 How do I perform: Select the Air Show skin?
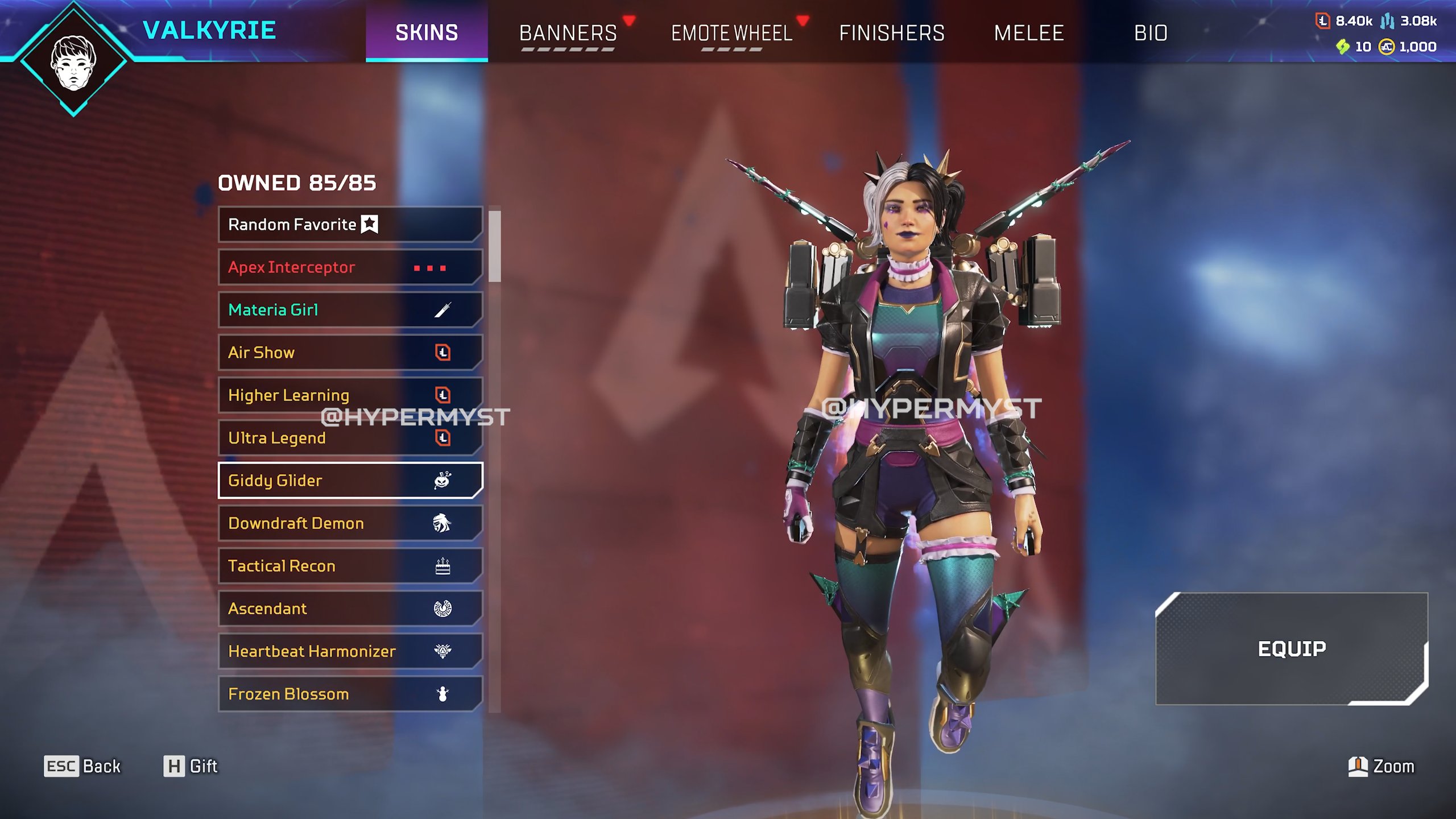[x=350, y=353]
